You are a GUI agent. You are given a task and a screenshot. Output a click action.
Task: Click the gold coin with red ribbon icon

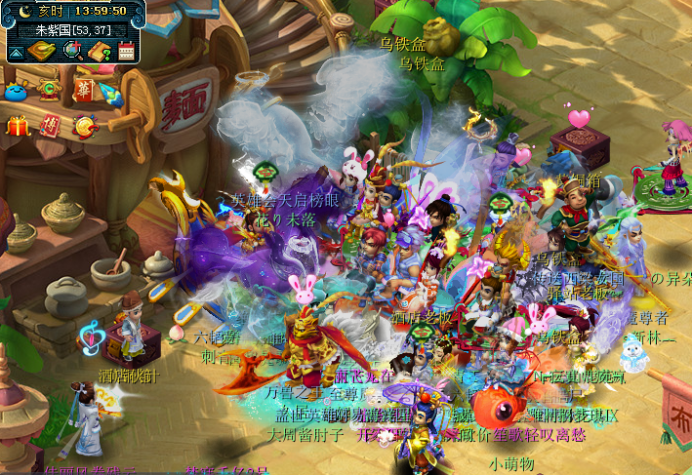pyautogui.click(x=86, y=126)
